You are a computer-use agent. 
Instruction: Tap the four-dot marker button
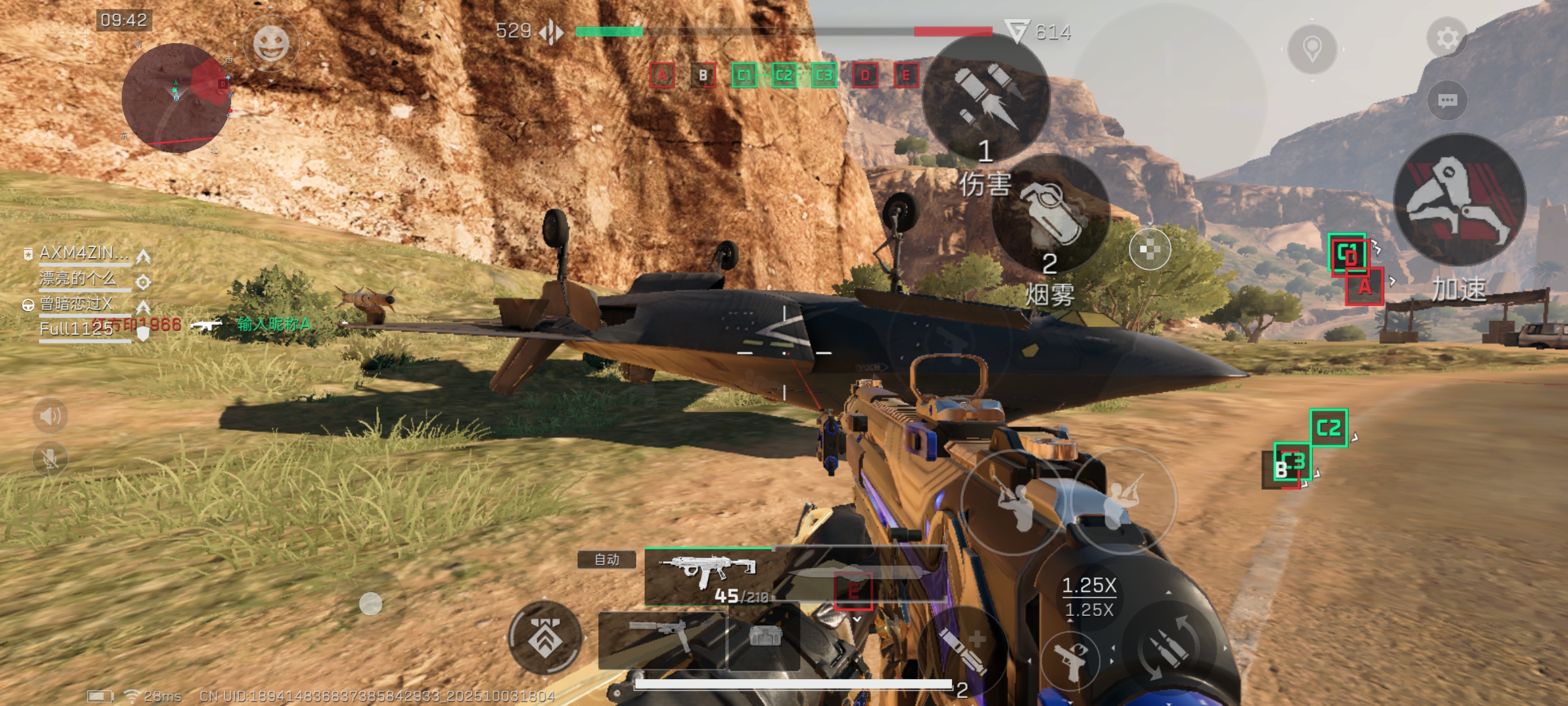click(x=1149, y=249)
